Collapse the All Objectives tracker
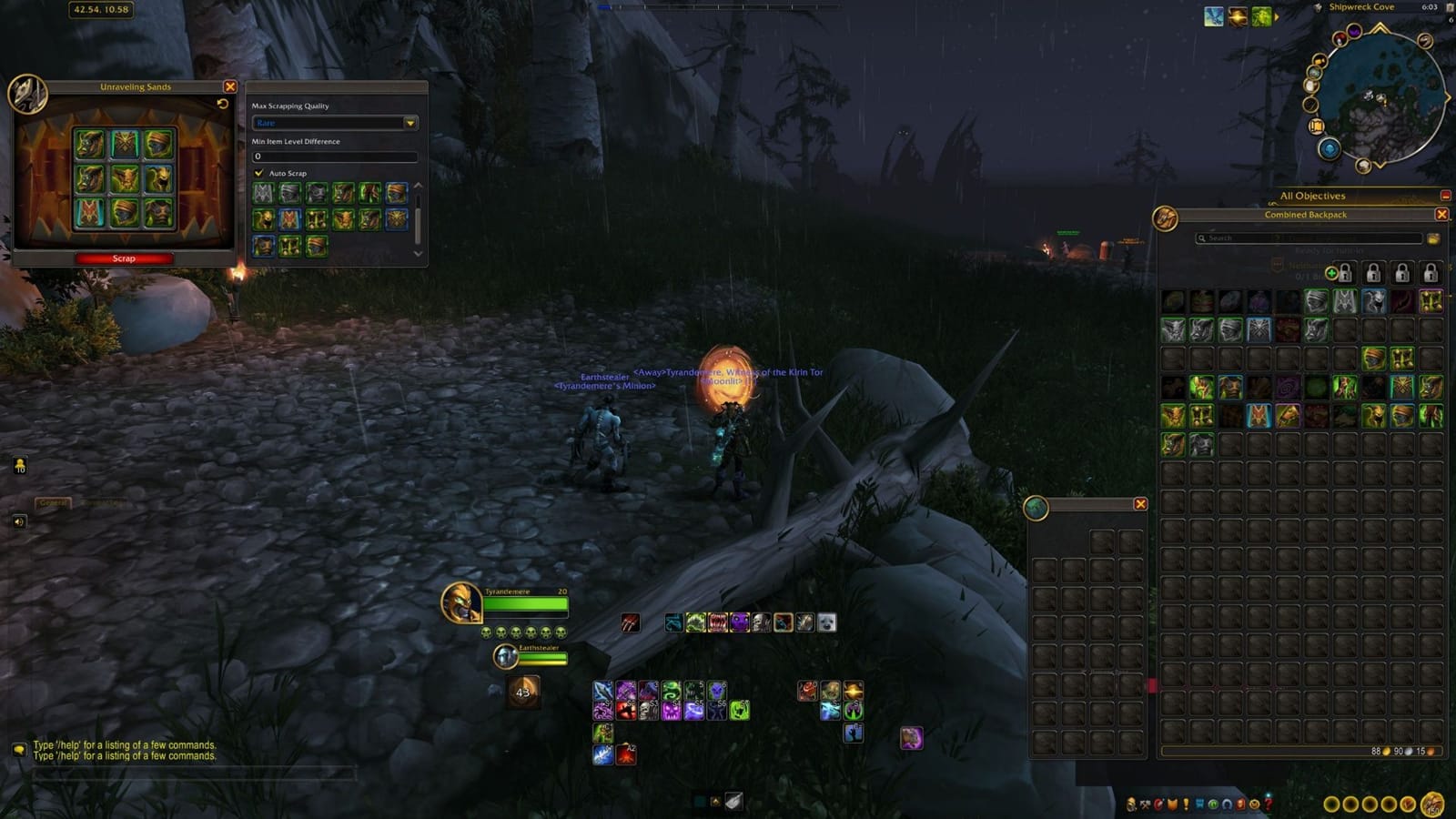Viewport: 1456px width, 819px height. [1445, 195]
